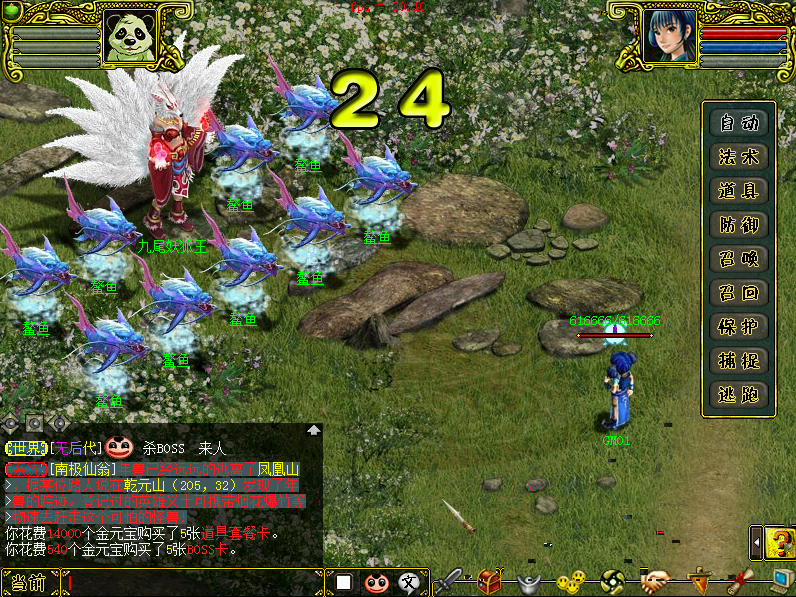Open the 法术 spell menu
Image resolution: width=796 pixels, height=597 pixels.
739,157
